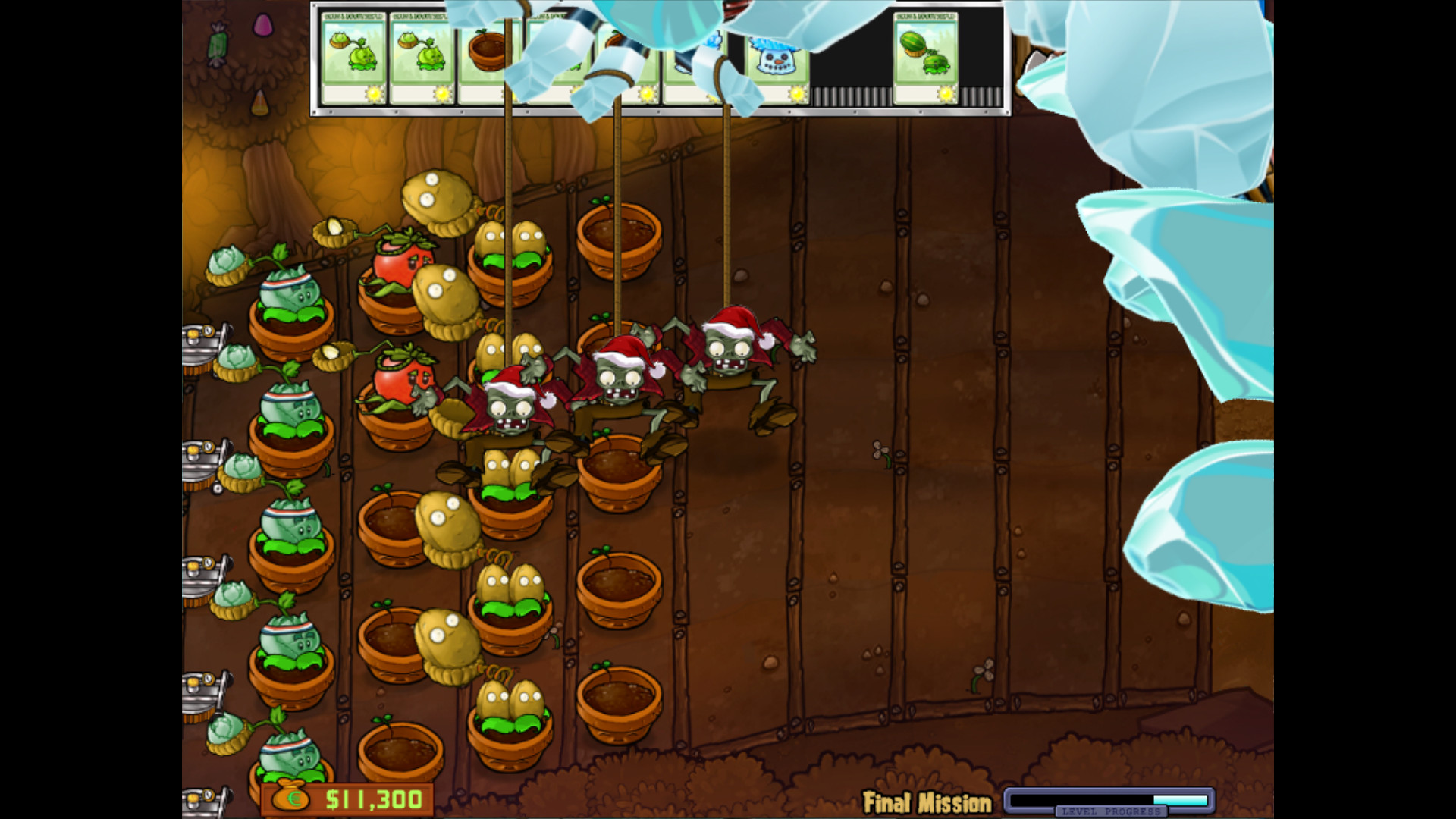Select the snowman seed packet

click(x=775, y=53)
